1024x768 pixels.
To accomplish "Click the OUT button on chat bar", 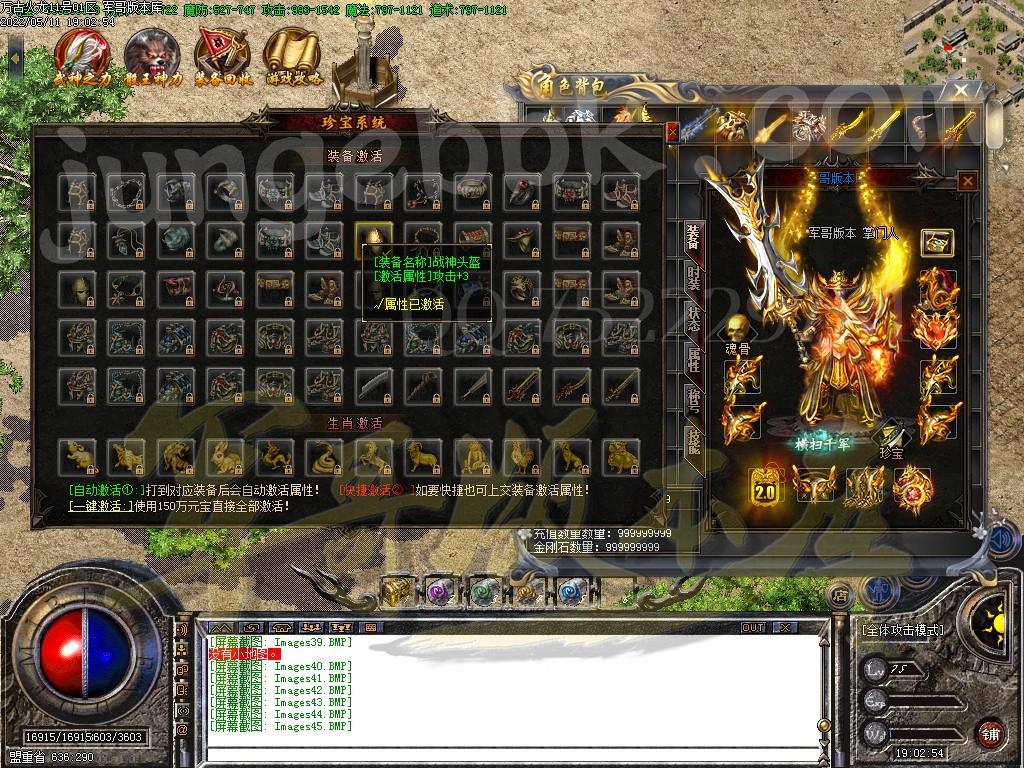I will pos(753,627).
